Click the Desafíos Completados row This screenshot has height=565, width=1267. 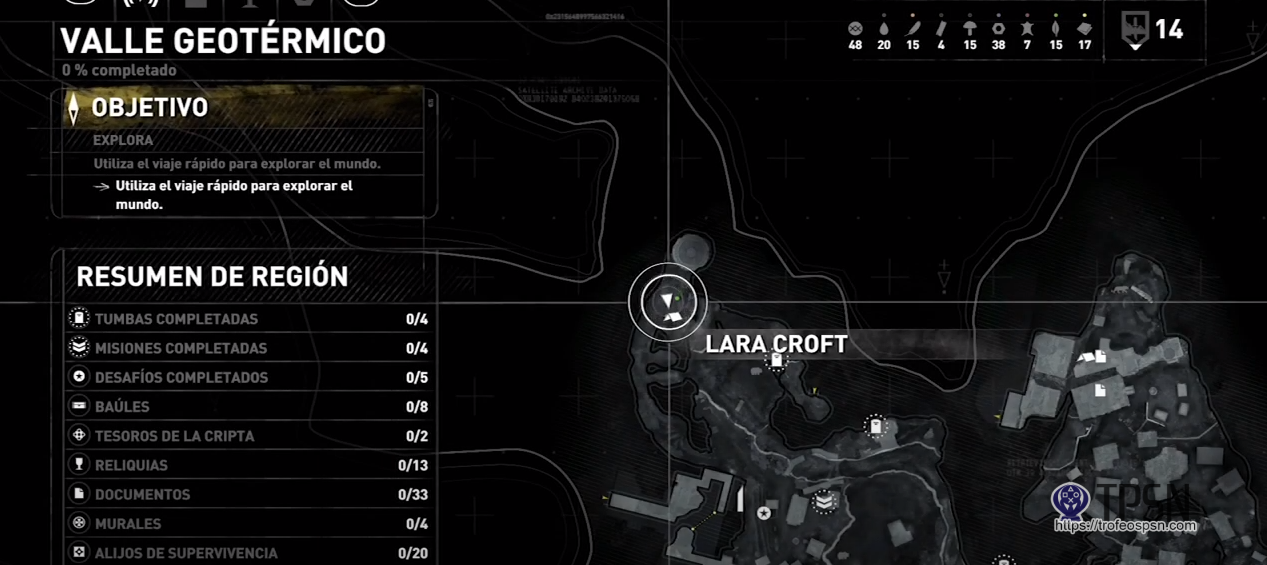(x=248, y=377)
